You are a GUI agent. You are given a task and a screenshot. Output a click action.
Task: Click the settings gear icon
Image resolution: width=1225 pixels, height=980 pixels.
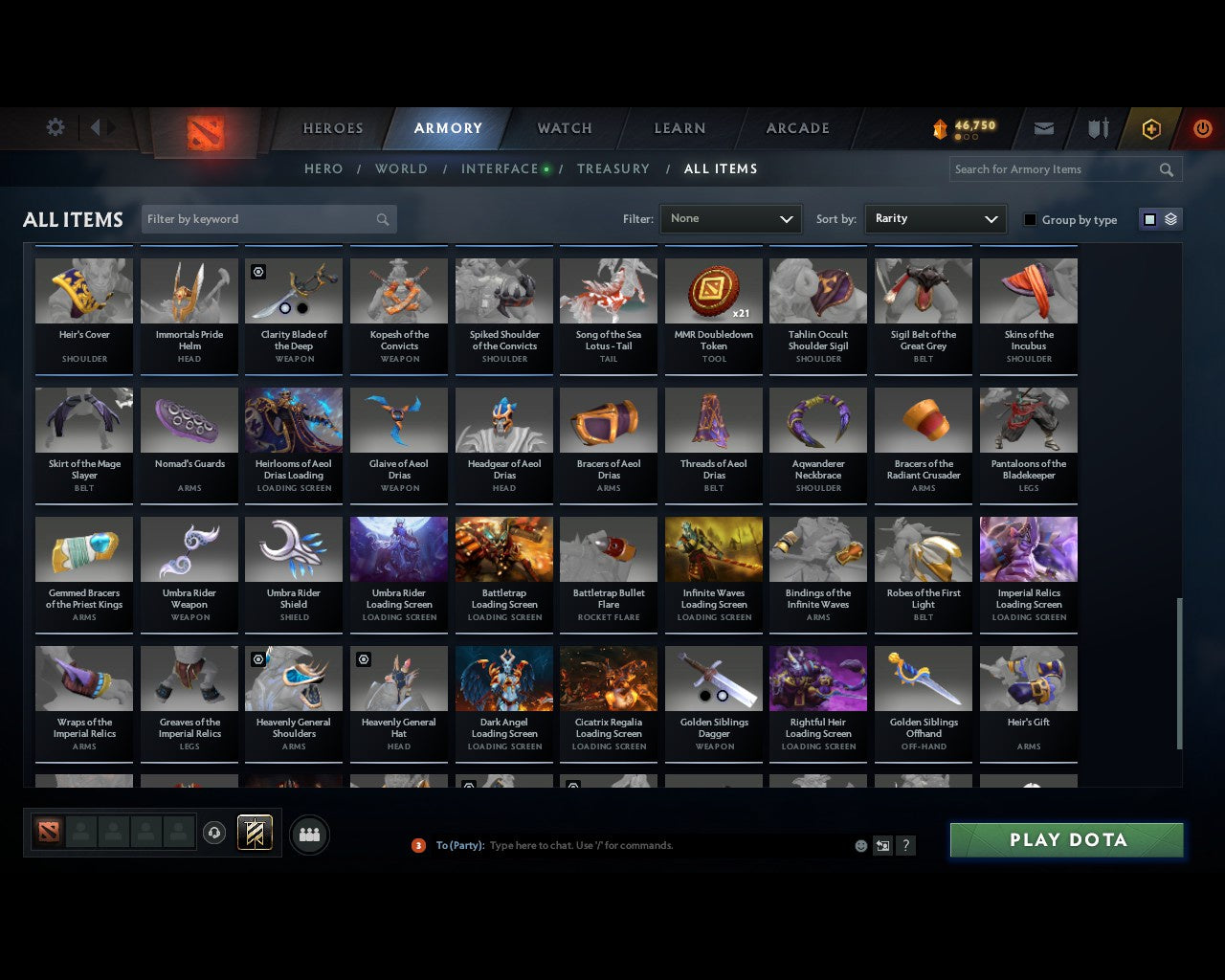coord(55,126)
